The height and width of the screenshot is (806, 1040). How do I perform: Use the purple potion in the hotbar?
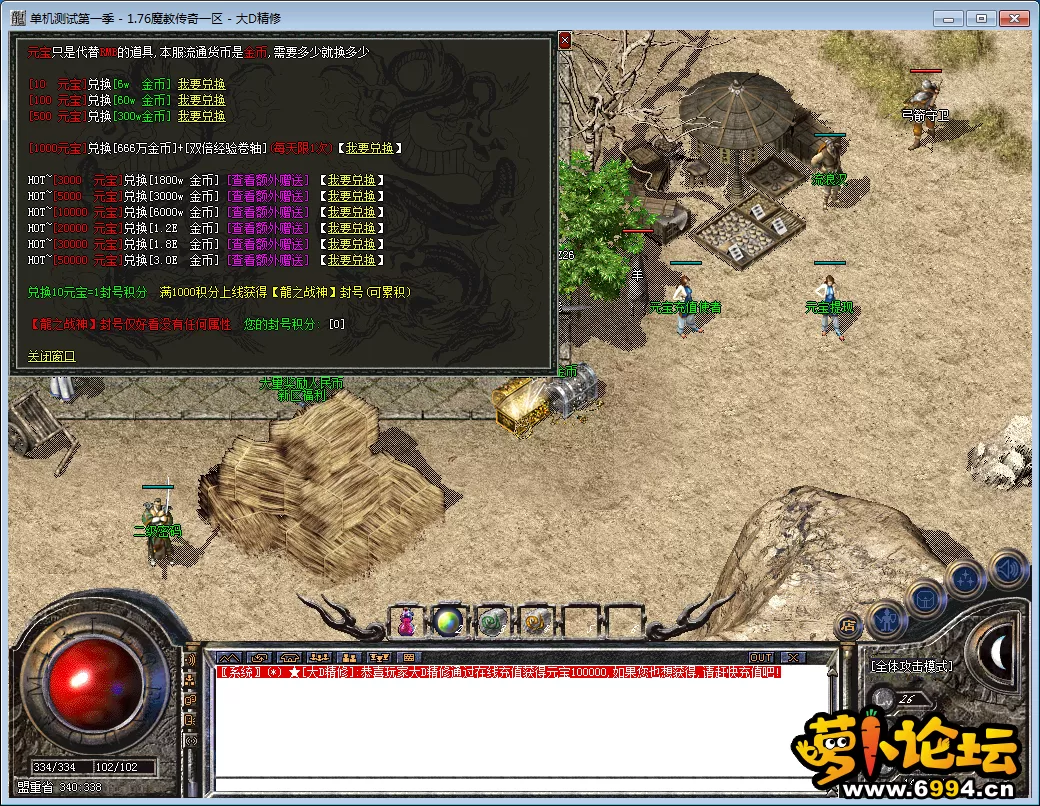[407, 622]
